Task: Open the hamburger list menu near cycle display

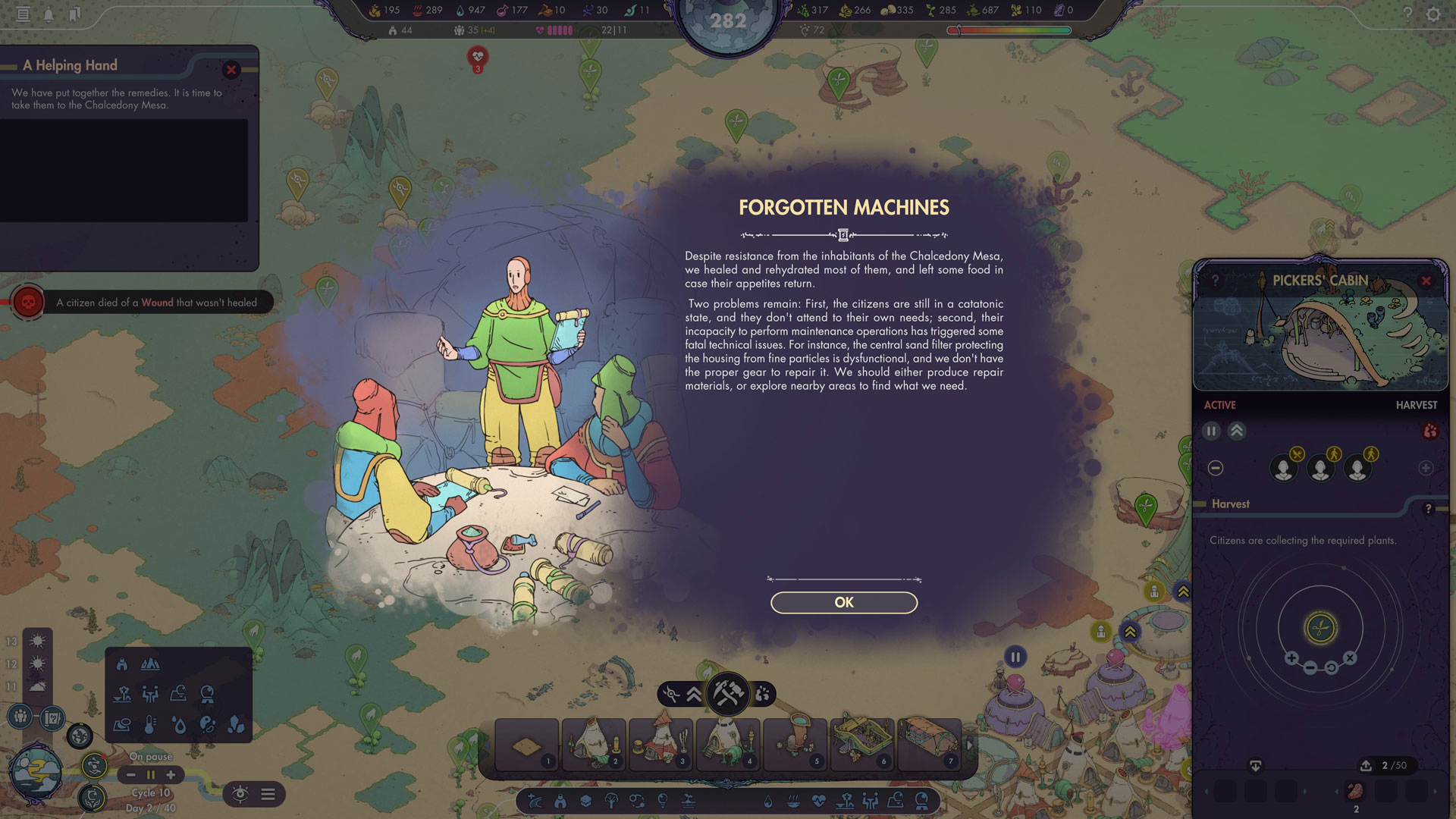Action: tap(268, 794)
